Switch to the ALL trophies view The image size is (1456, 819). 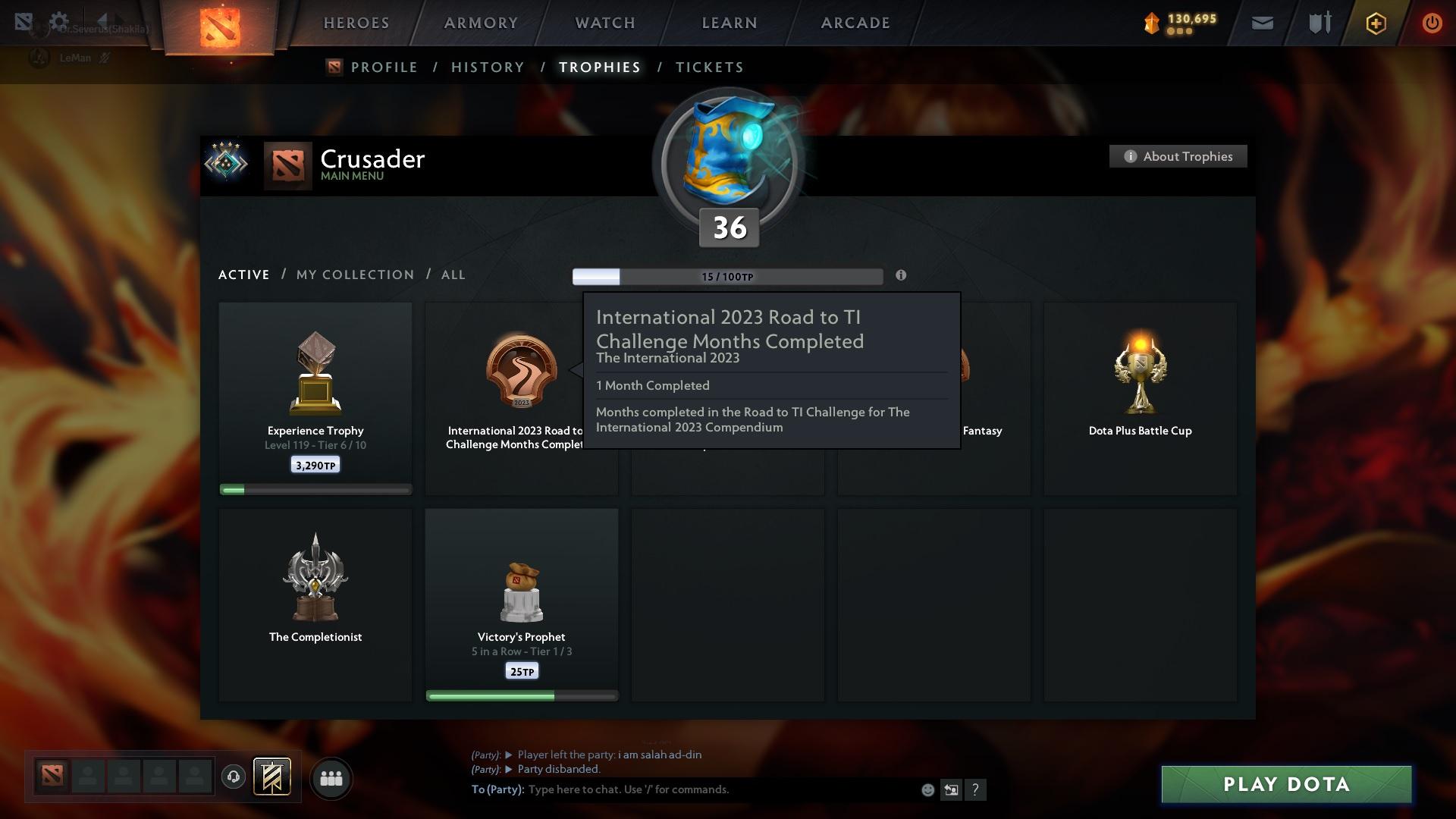453,275
